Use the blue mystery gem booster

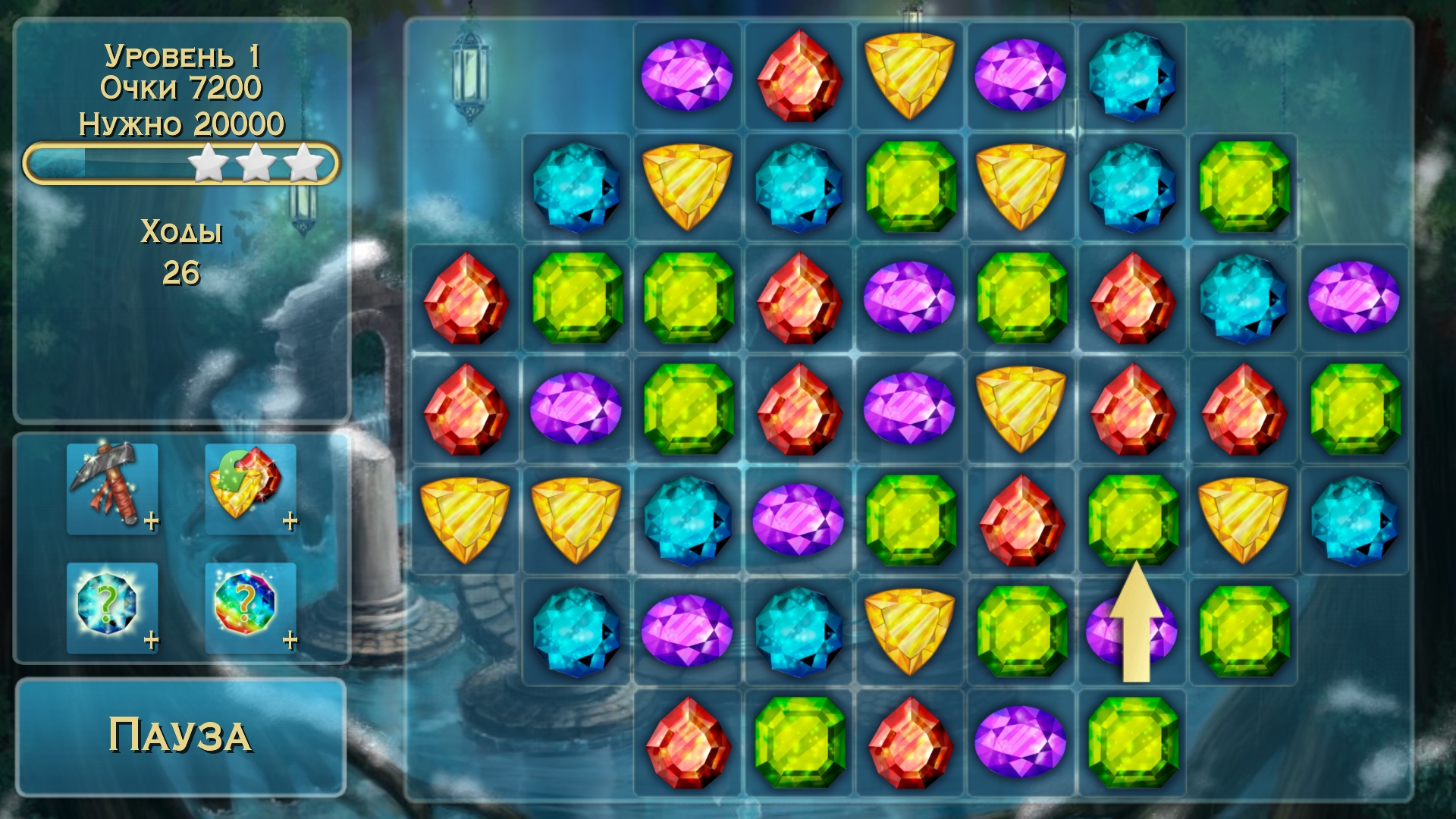112,607
